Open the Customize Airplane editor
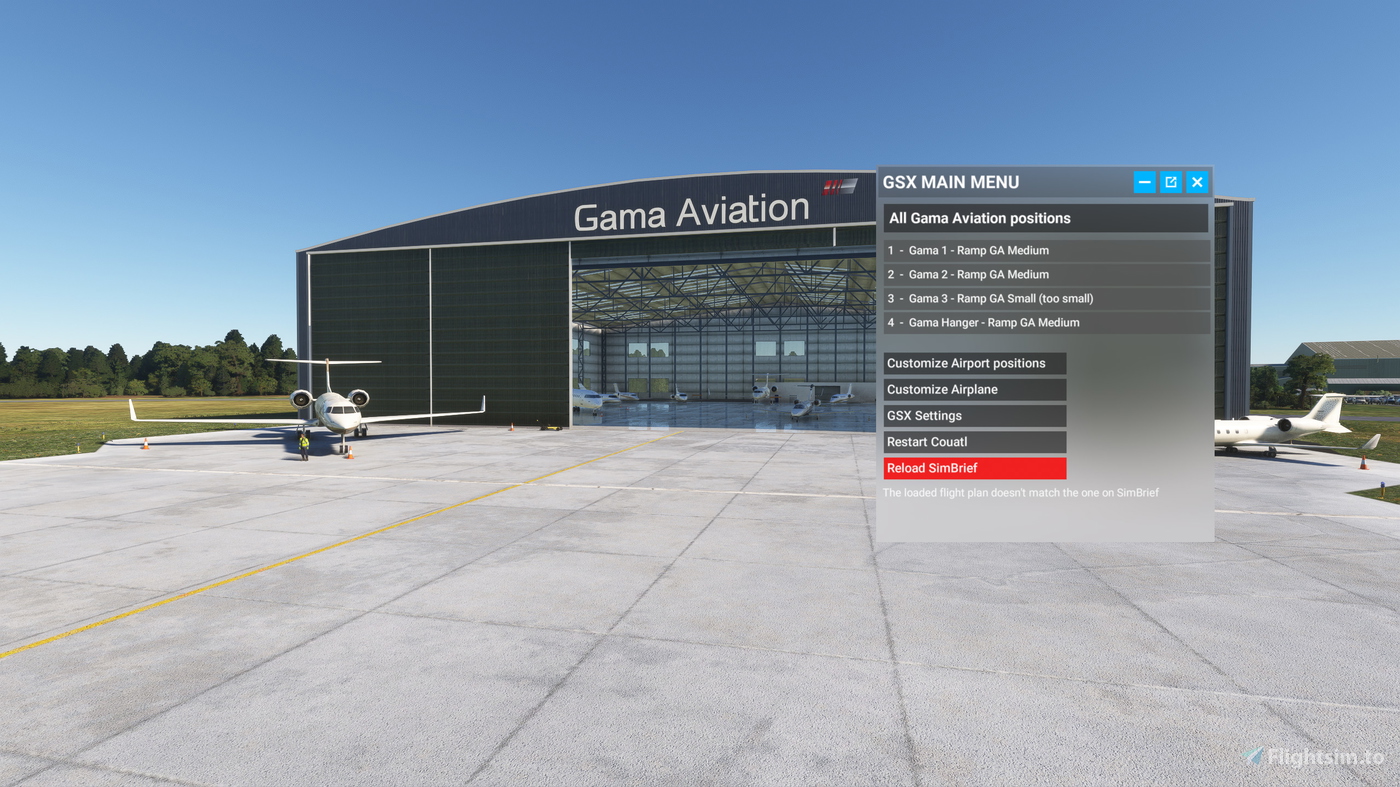Screen dimensions: 1400x787 (975, 388)
